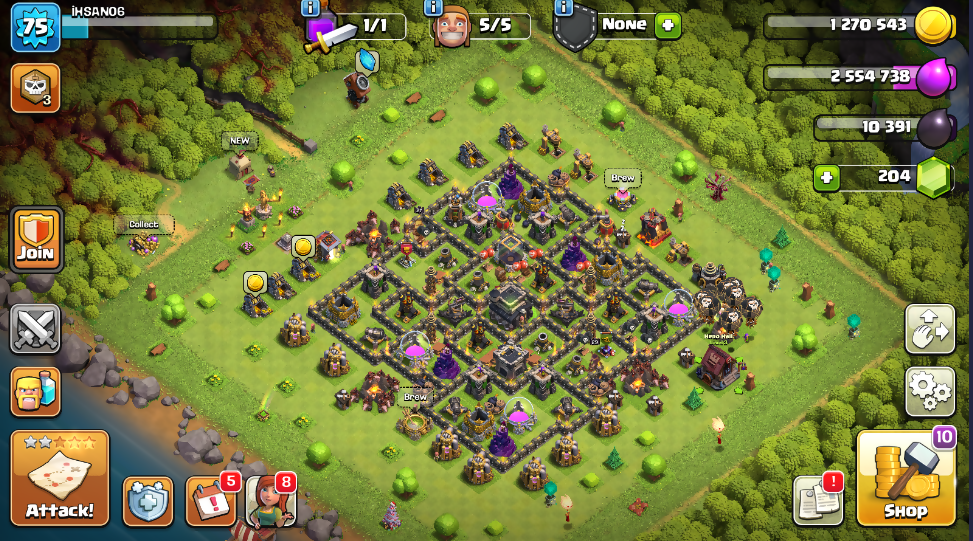Buy gems with the green plus button
The image size is (973, 541).
826,178
